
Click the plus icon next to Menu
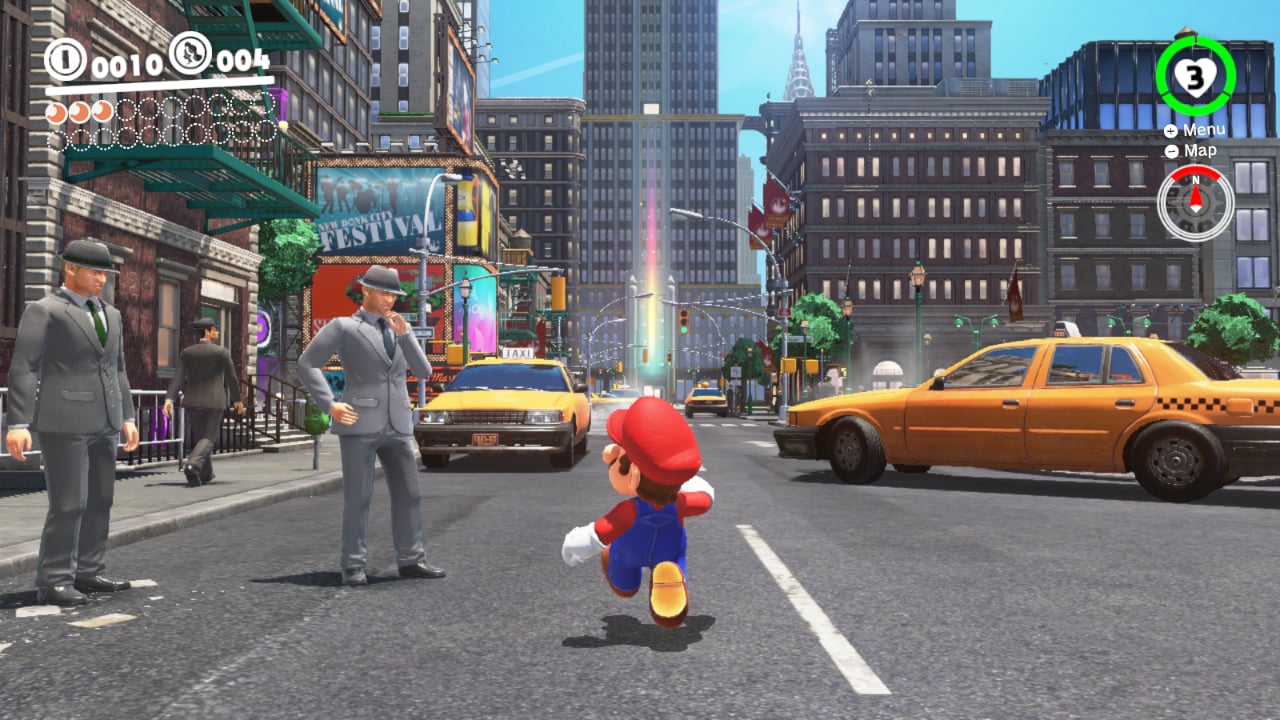[x=1169, y=129]
